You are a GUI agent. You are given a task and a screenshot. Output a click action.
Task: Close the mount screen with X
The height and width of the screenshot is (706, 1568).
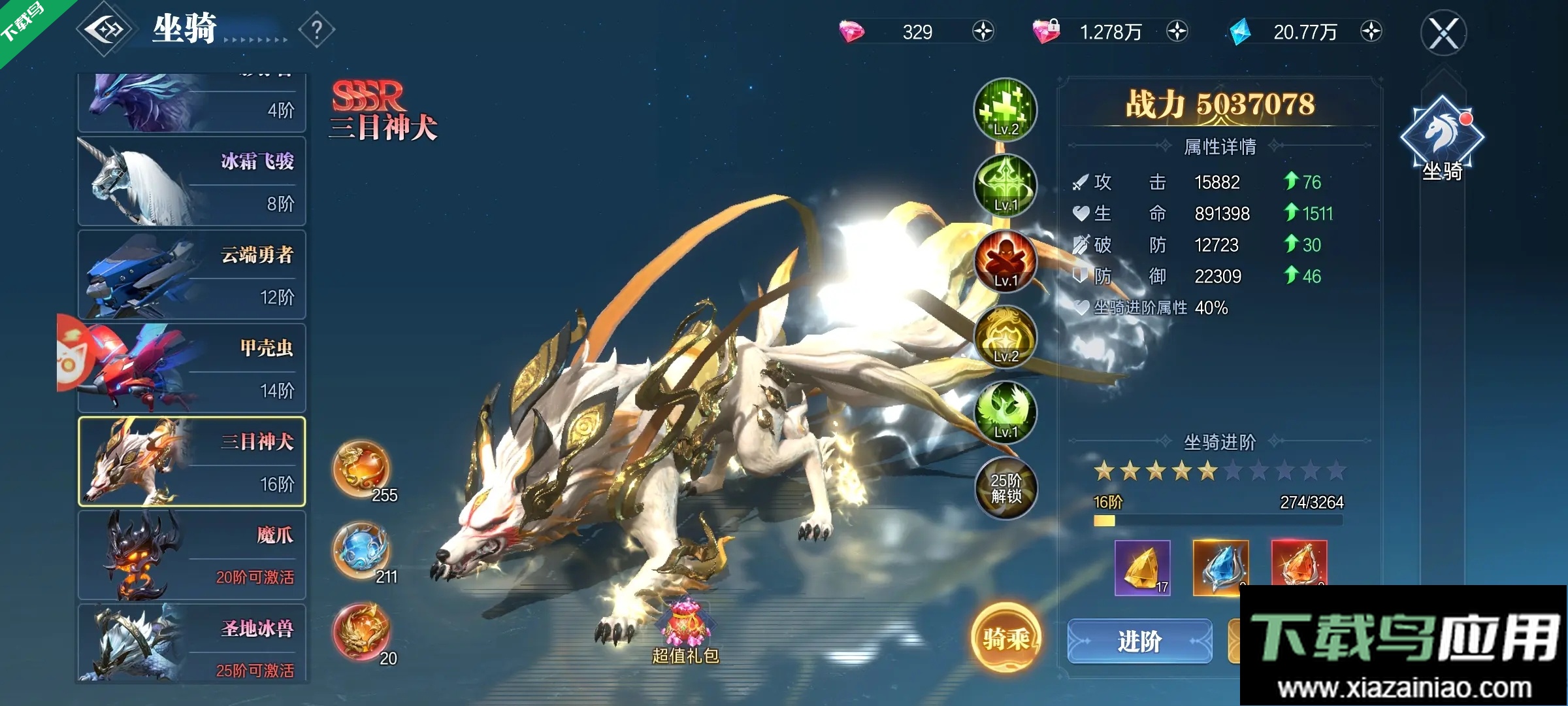1443,33
